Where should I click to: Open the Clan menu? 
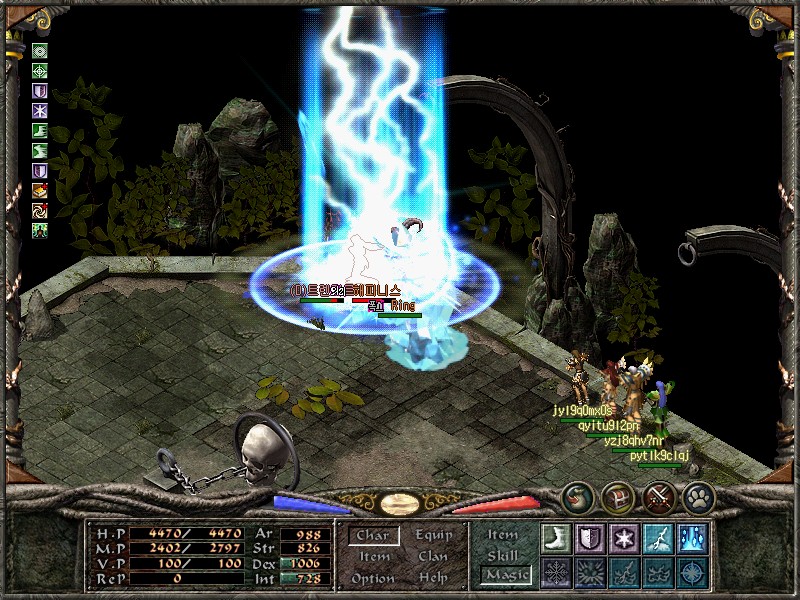(434, 557)
